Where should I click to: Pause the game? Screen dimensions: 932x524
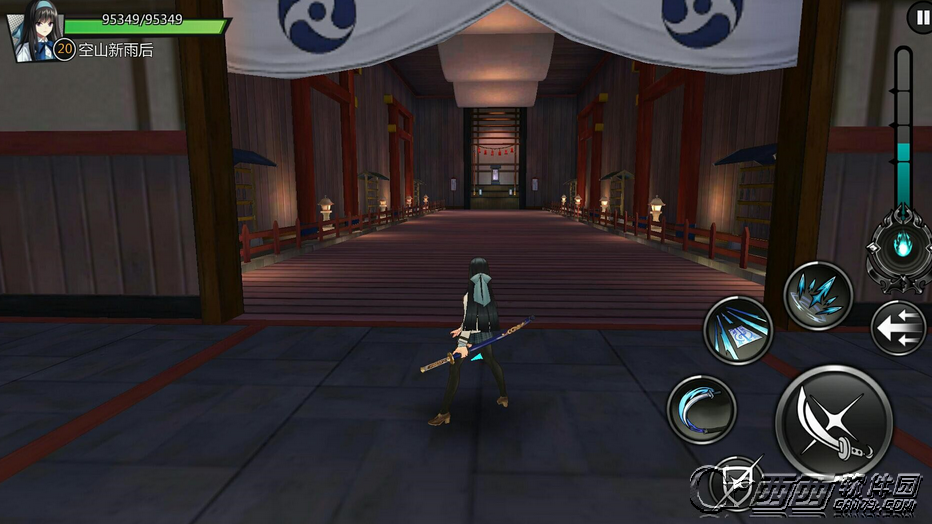click(x=920, y=17)
